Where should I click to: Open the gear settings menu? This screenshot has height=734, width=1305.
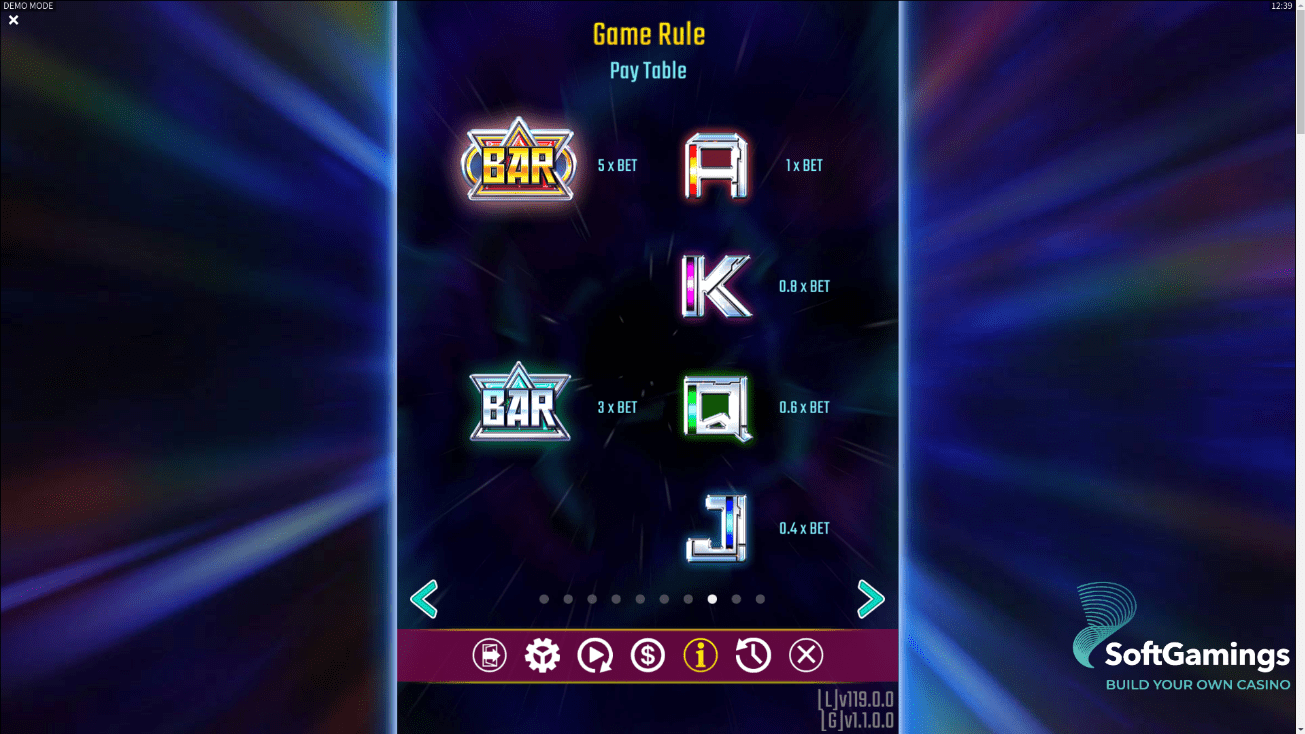[542, 655]
